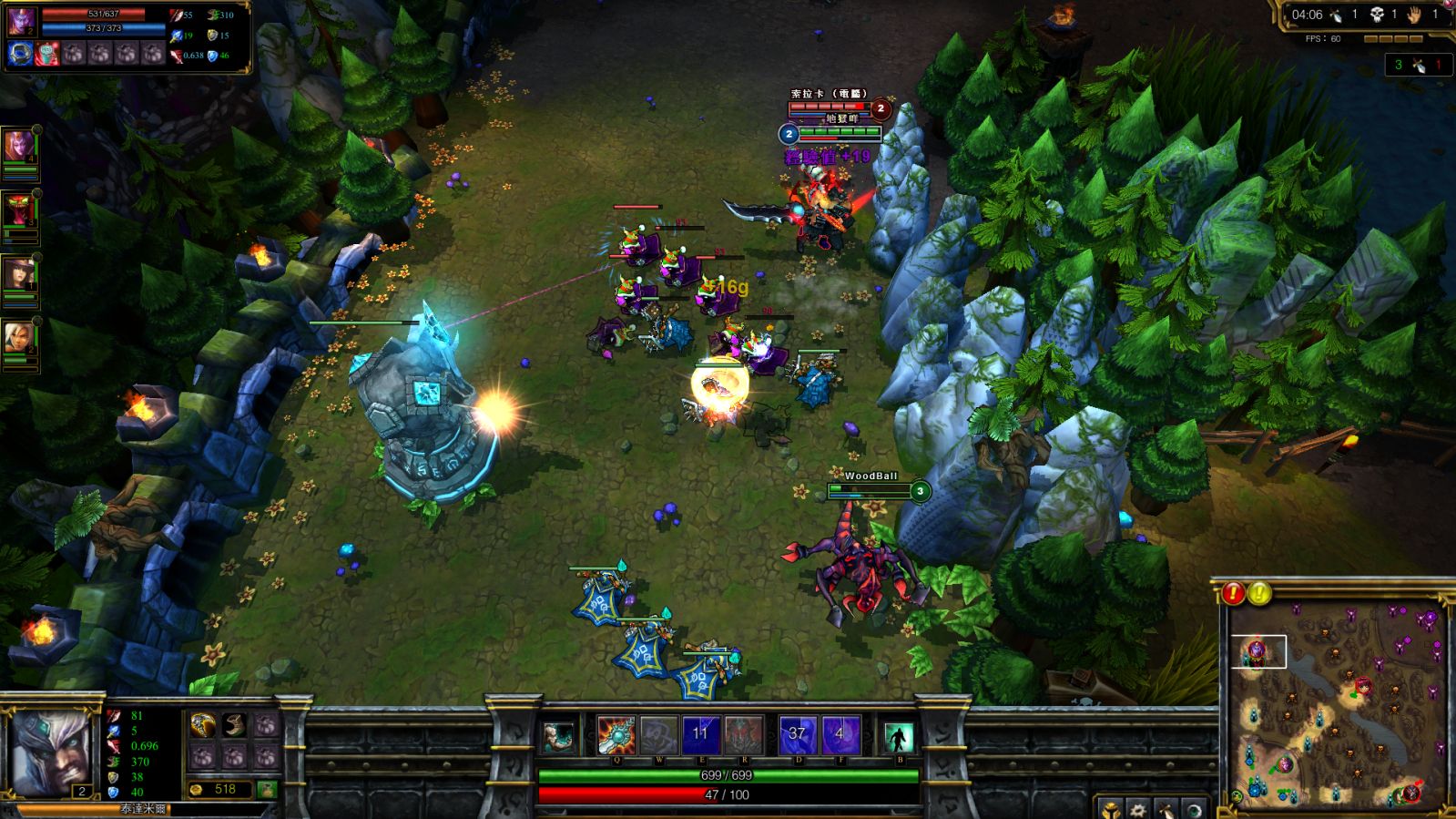The width and height of the screenshot is (1456, 819).
Task: Select the red-faced monster ally portrait
Action: pos(19,211)
